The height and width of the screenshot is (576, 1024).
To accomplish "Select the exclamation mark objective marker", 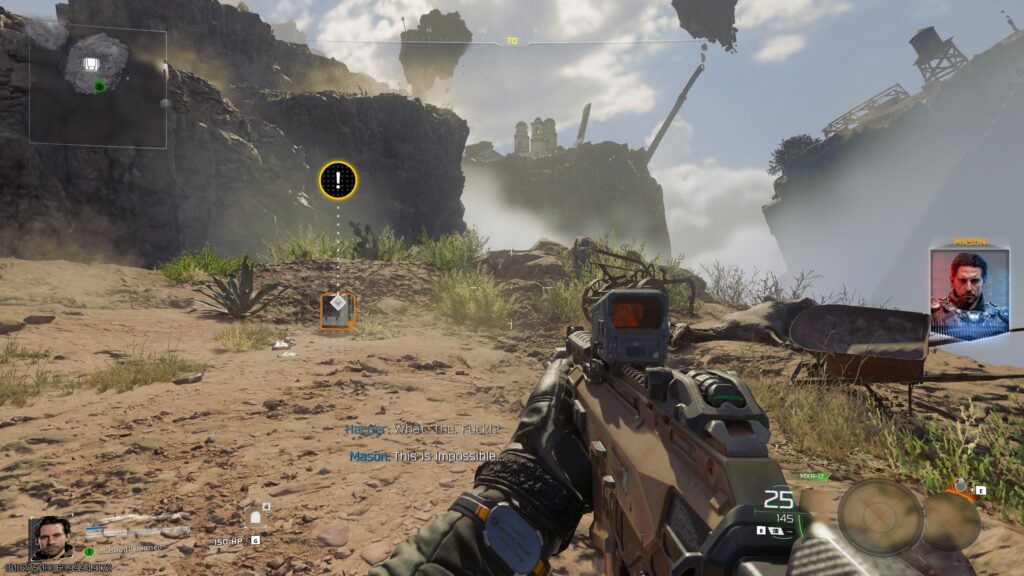I will click(x=338, y=181).
